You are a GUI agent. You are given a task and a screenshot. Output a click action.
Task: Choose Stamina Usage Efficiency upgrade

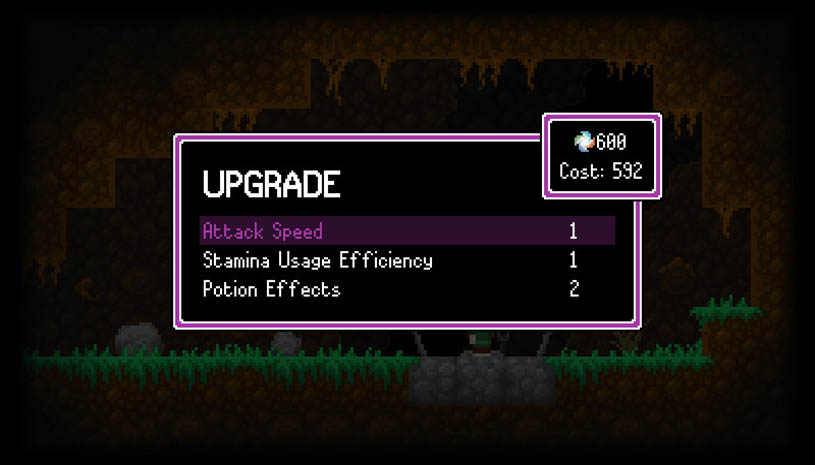point(317,261)
